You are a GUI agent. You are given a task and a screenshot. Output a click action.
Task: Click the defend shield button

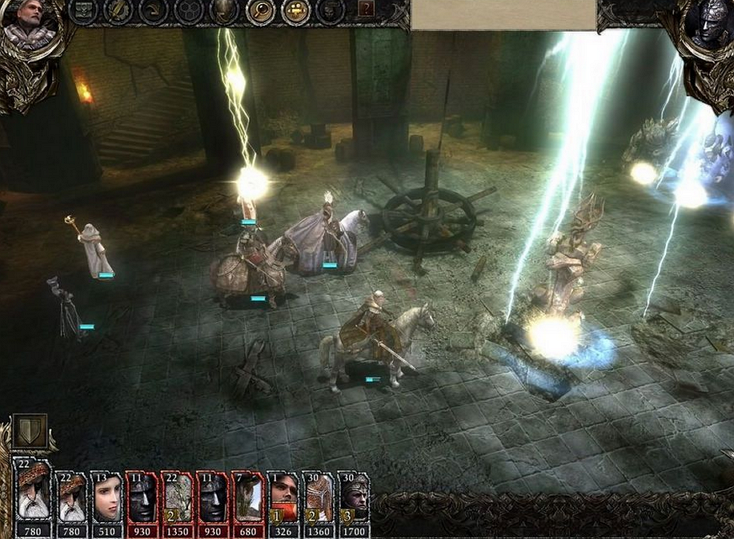click(30, 433)
